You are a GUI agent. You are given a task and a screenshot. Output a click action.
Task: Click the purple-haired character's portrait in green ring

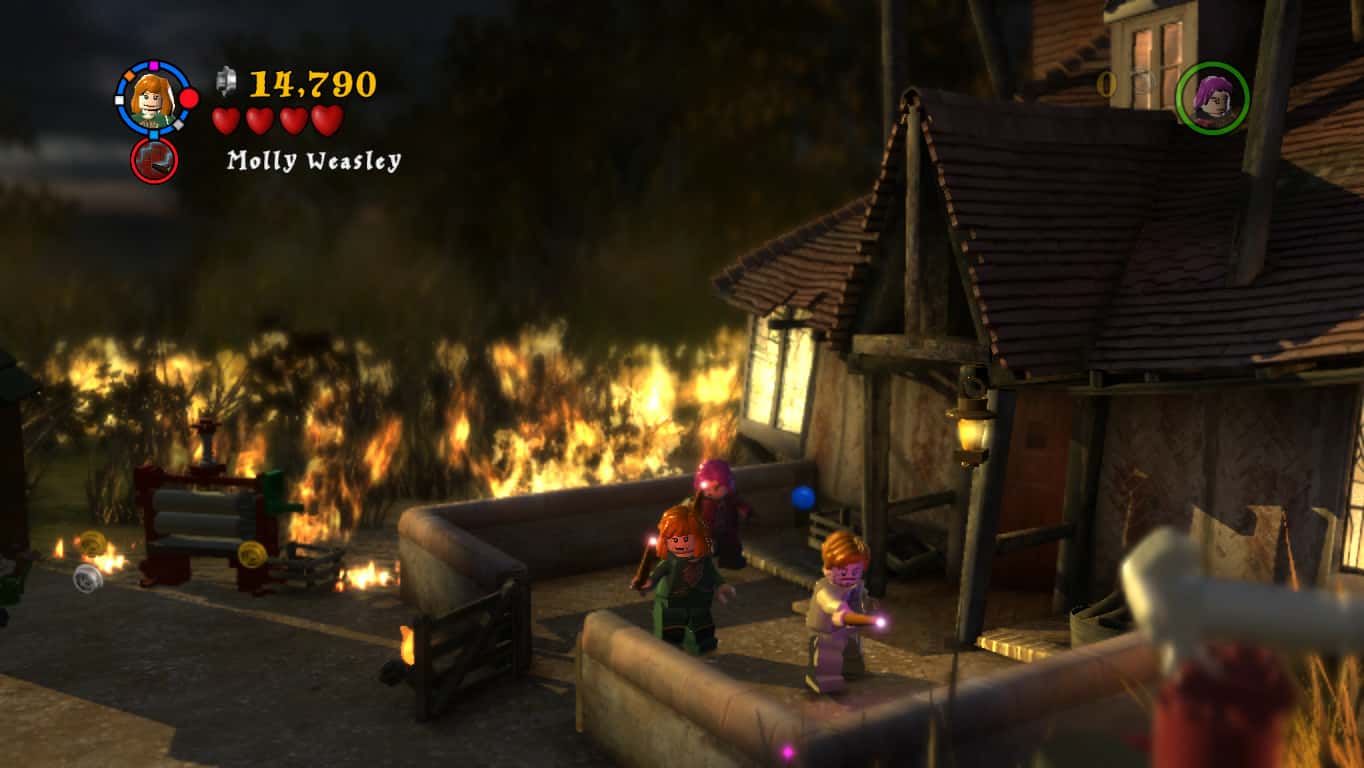coord(1213,95)
